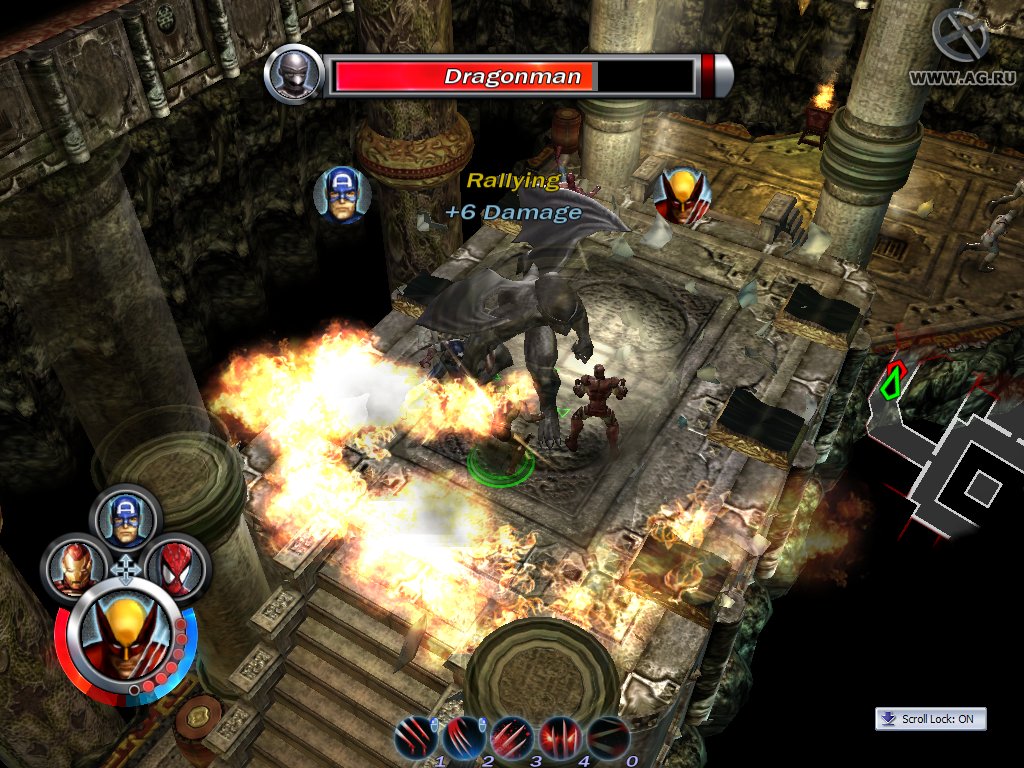Select the active Wolverine portrait
This screenshot has height=768, width=1024.
click(125, 640)
